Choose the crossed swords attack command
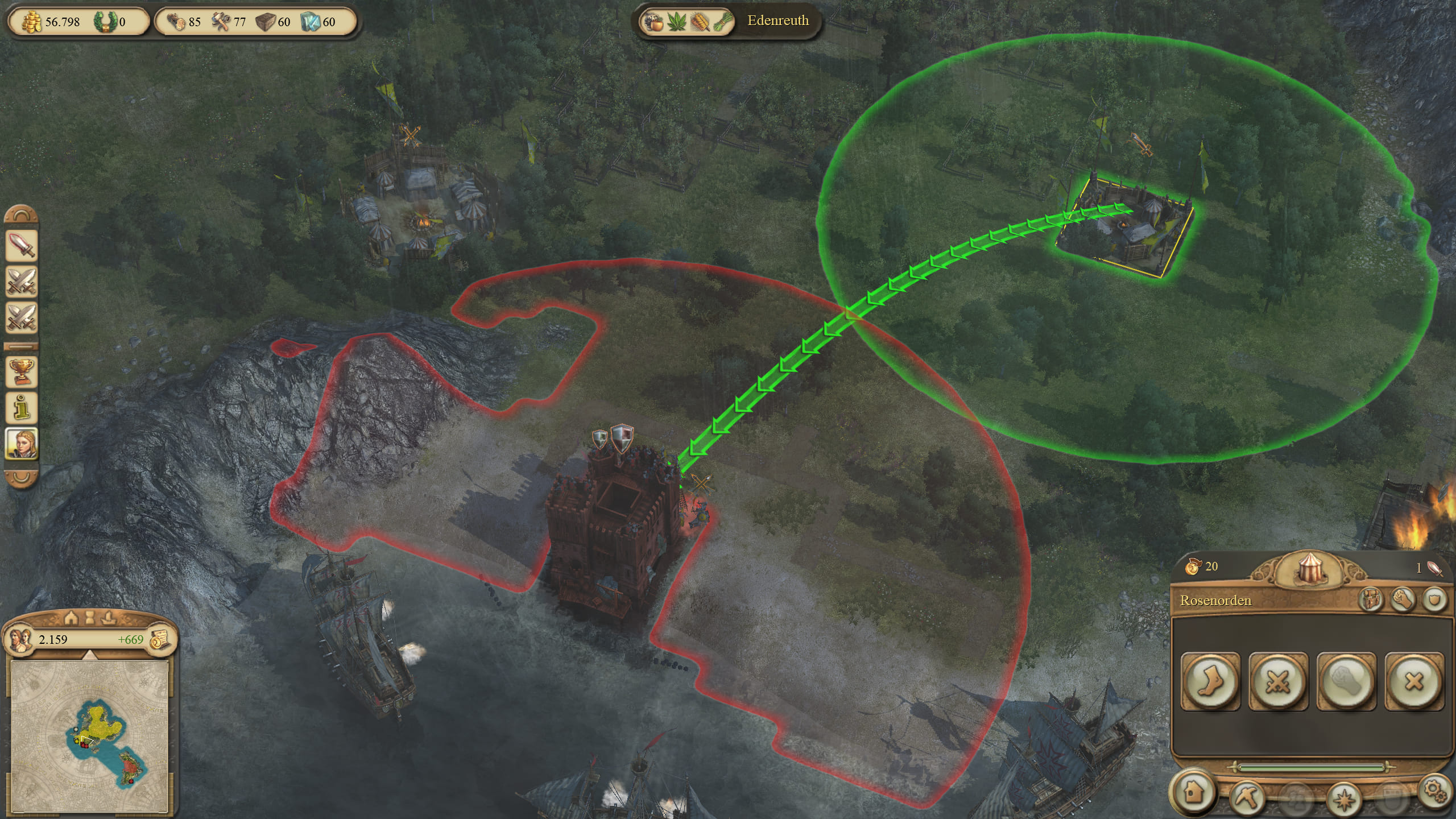Viewport: 1456px width, 819px height. pos(1277,681)
